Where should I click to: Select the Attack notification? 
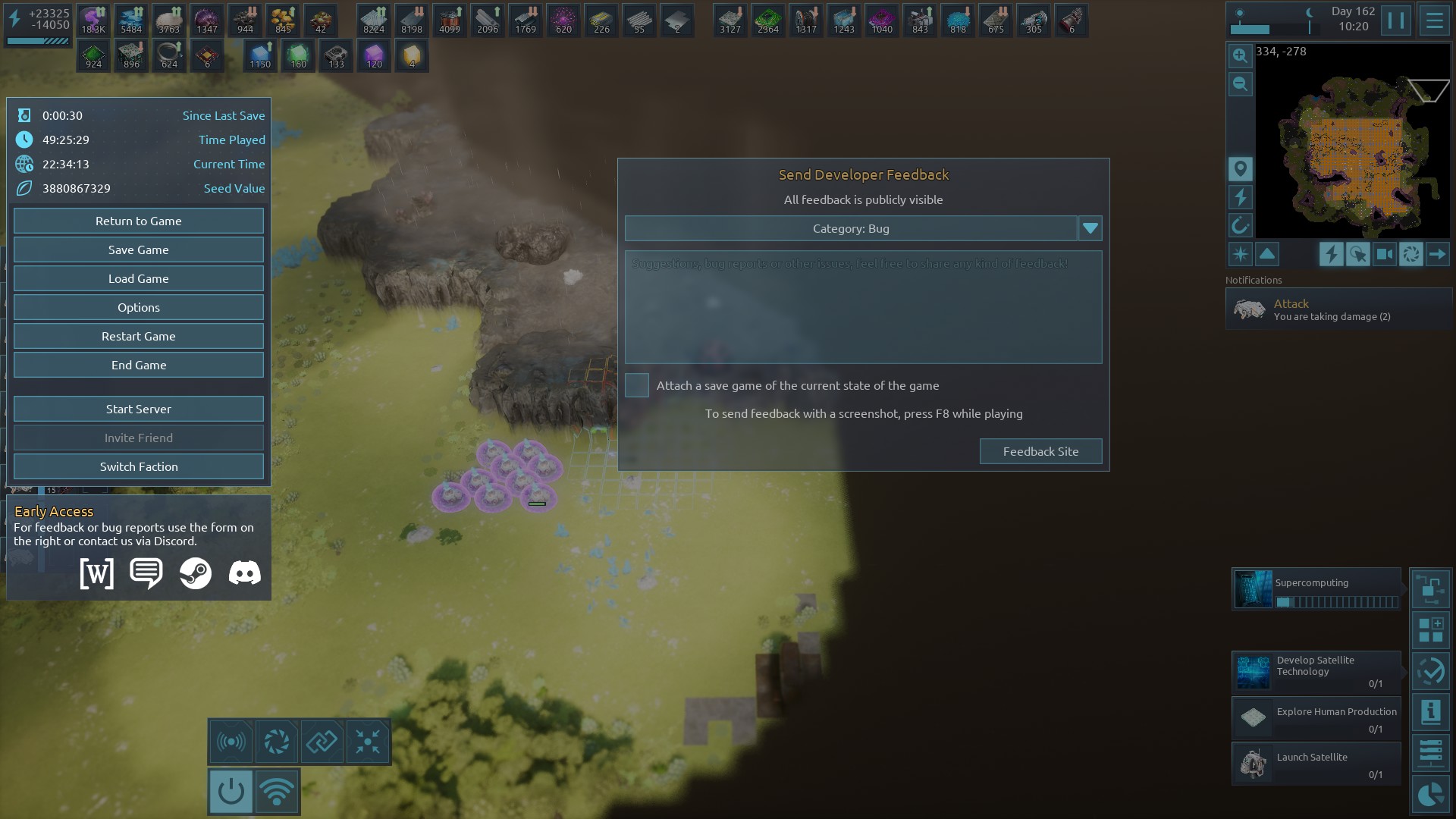pyautogui.click(x=1338, y=309)
